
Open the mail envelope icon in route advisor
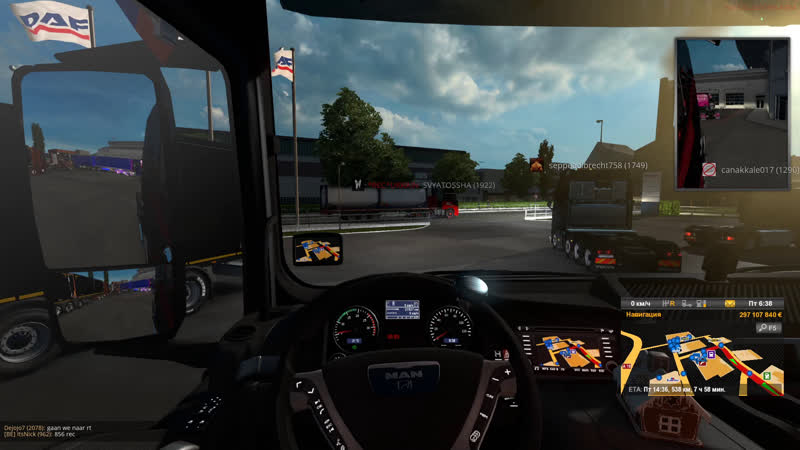point(731,303)
